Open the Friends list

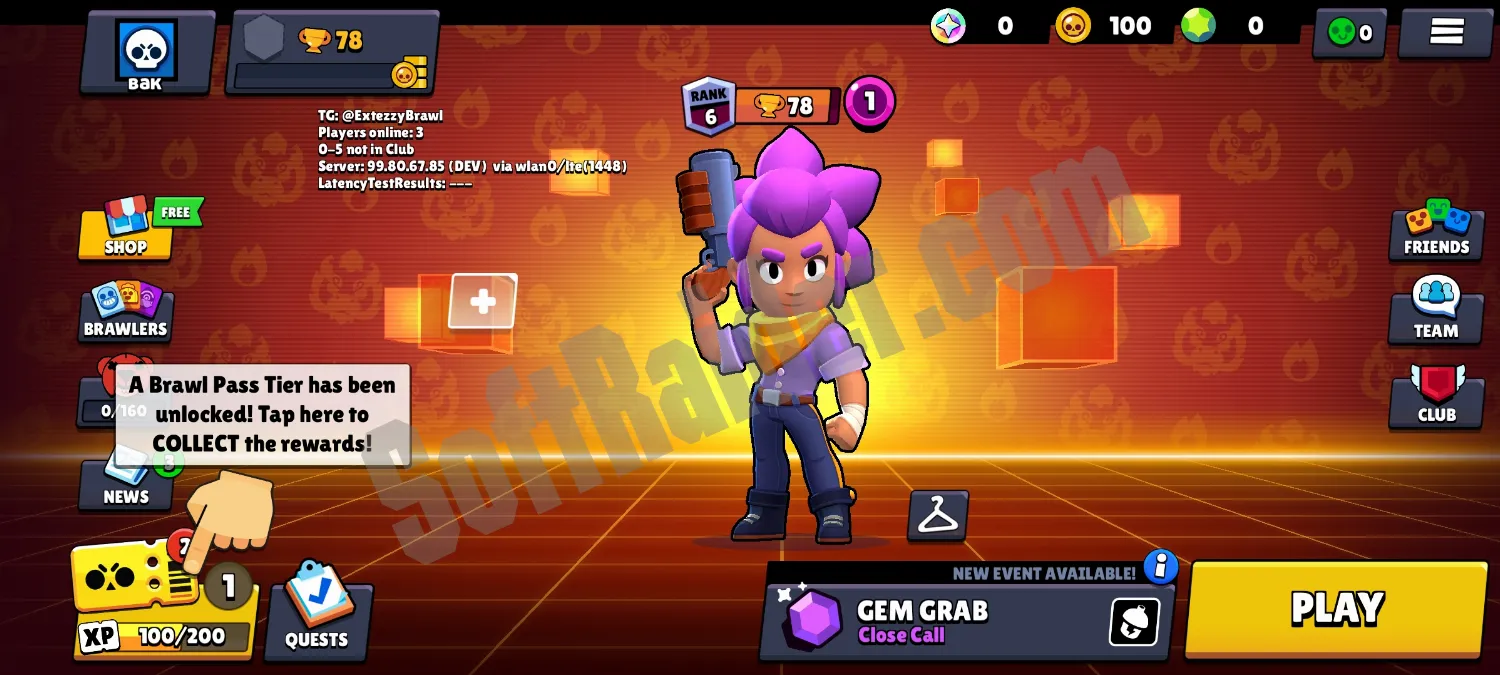[1436, 231]
